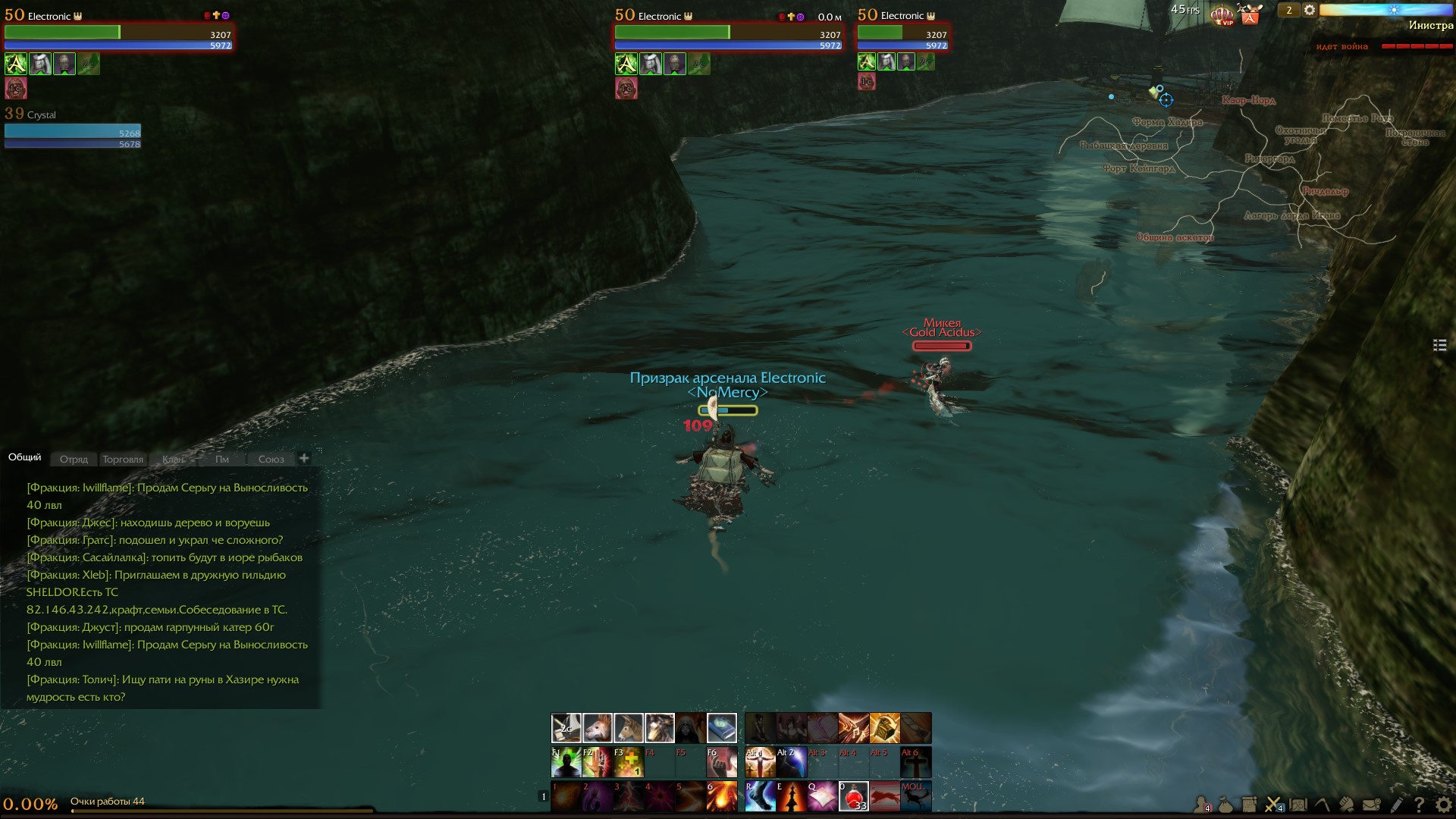This screenshot has height=819, width=1456.
Task: Open the help question mark menu
Action: click(x=1418, y=805)
